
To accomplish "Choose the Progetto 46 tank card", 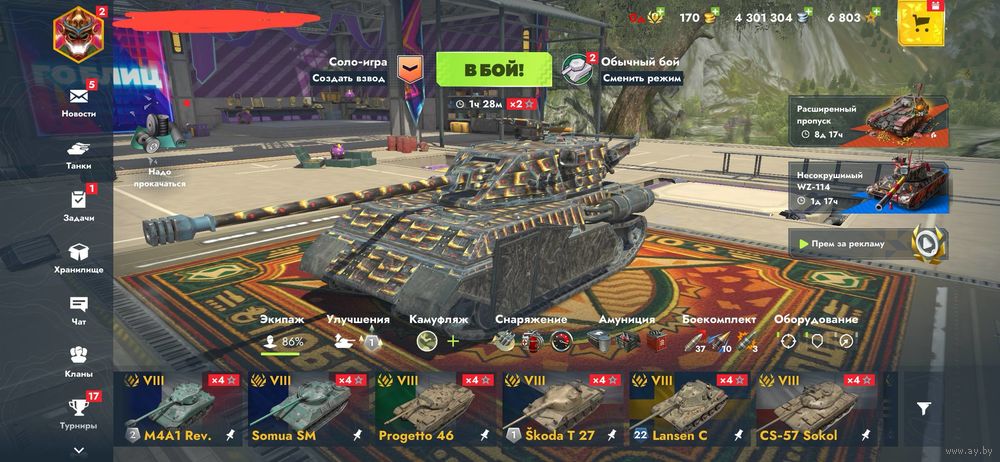I will (x=433, y=410).
